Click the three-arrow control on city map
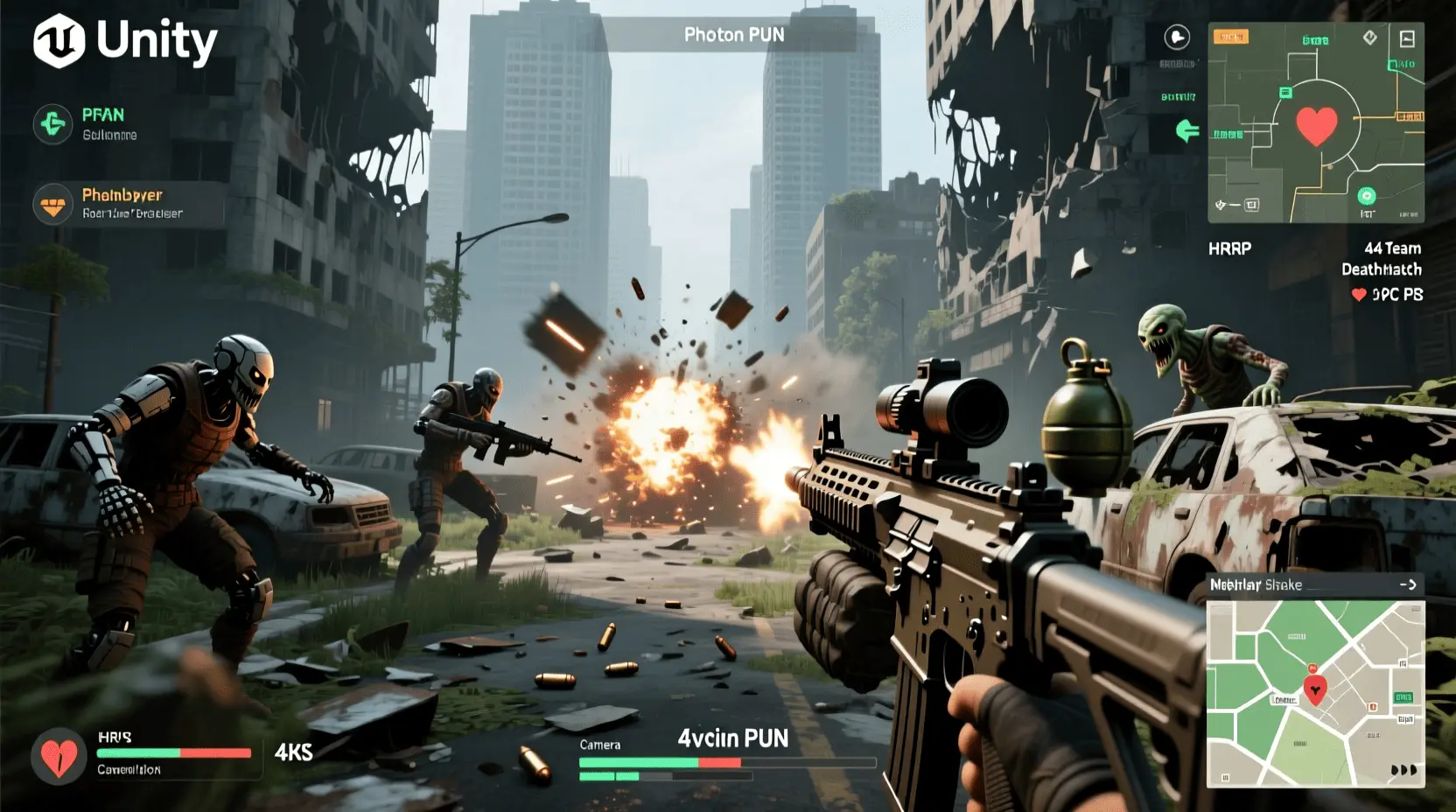Image resolution: width=1456 pixels, height=812 pixels. click(x=1403, y=770)
